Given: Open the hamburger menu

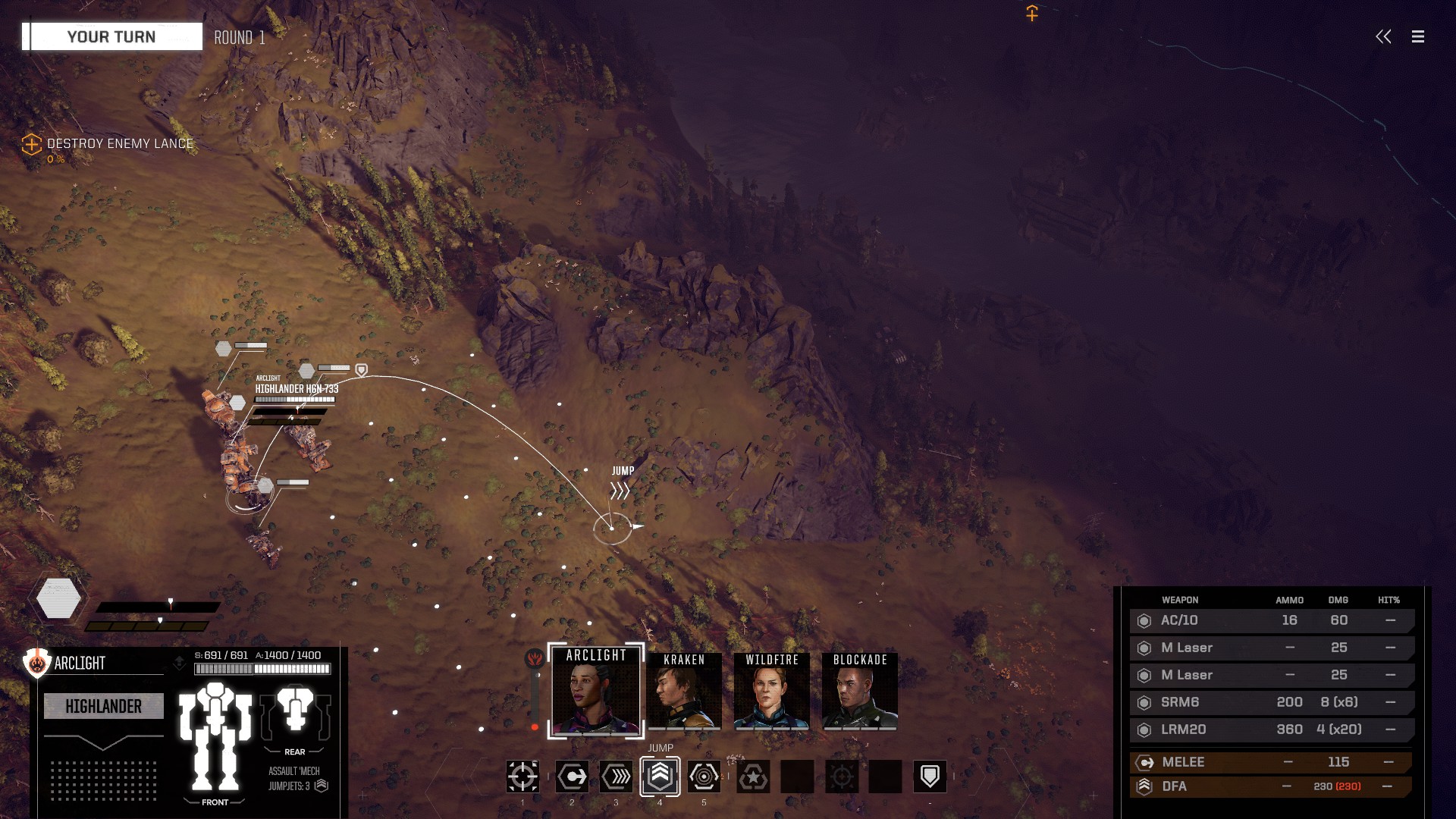Looking at the screenshot, I should click(1417, 36).
